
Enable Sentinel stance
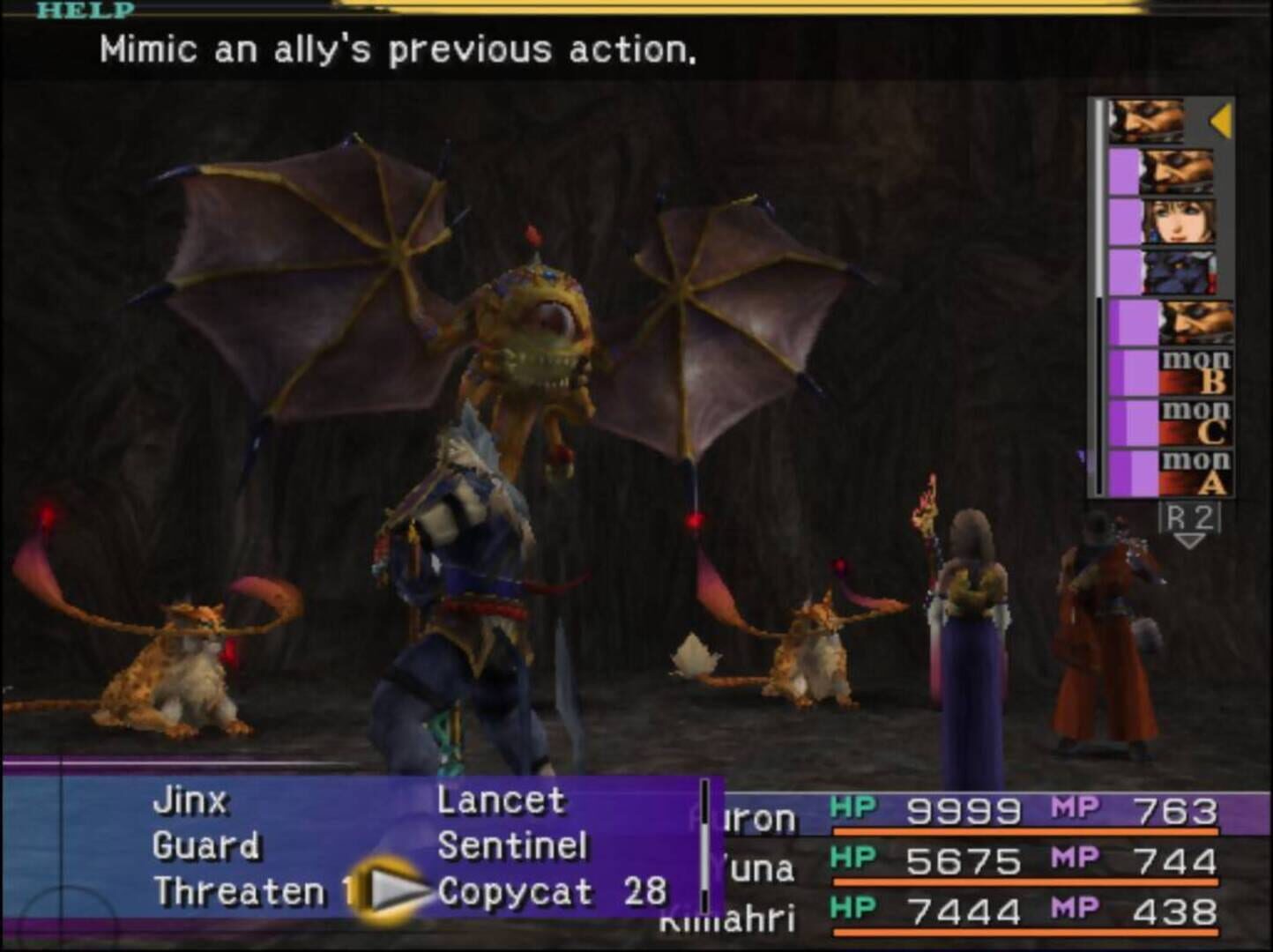pos(514,844)
